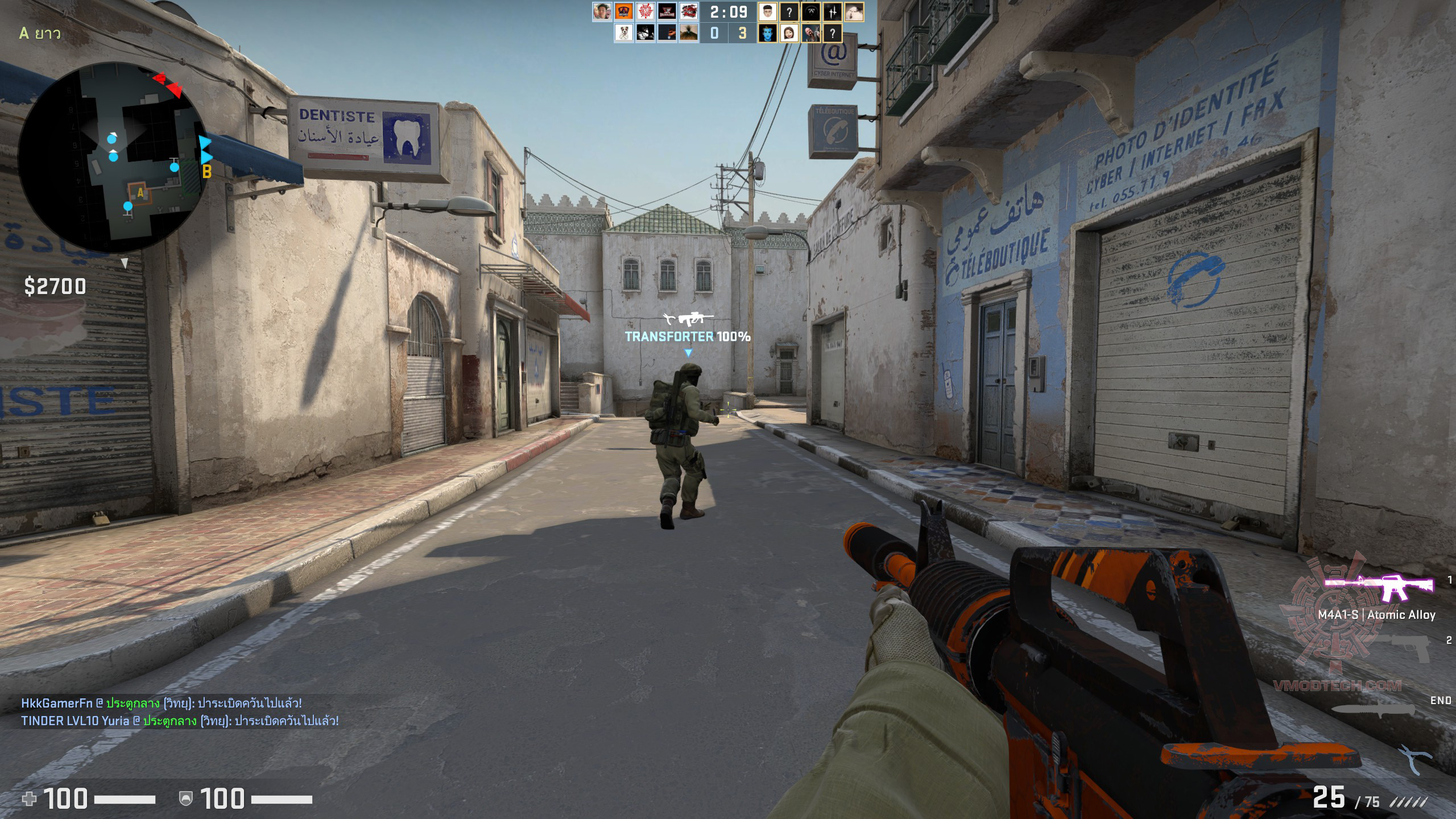
Task: Select the shouting bearded man avatar
Action: (x=810, y=33)
